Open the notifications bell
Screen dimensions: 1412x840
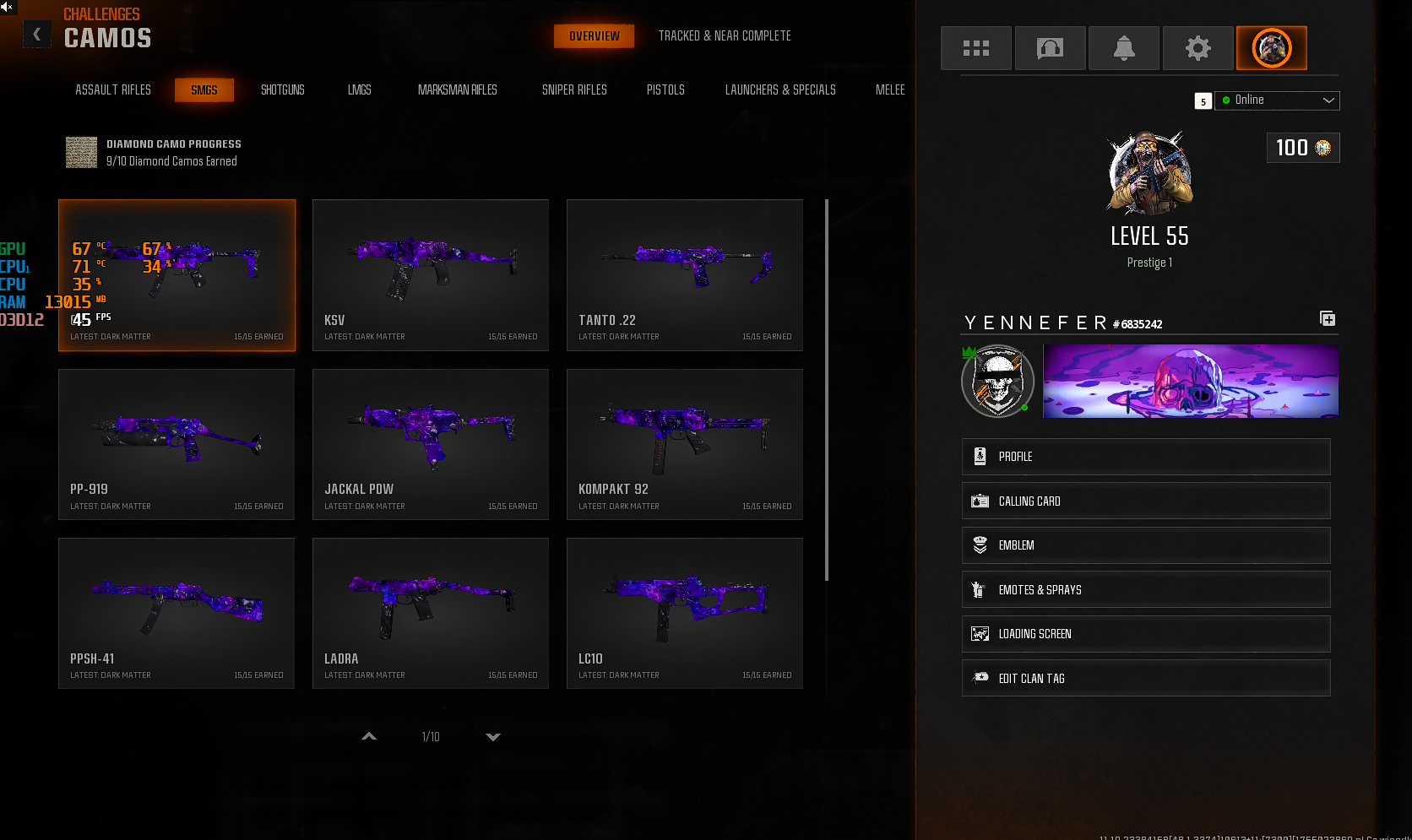1124,48
